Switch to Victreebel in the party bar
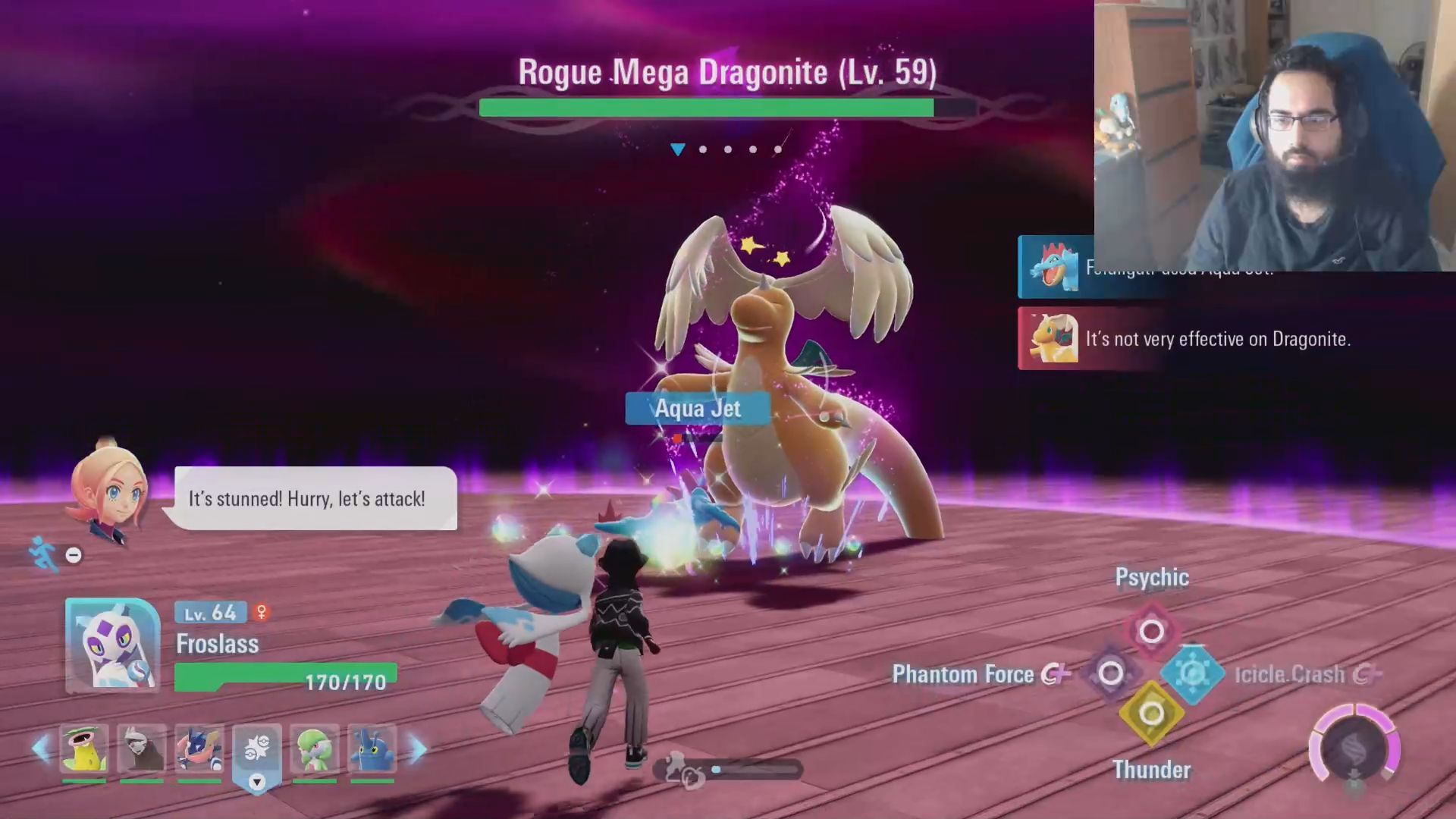This screenshot has height=819, width=1456. (x=84, y=748)
